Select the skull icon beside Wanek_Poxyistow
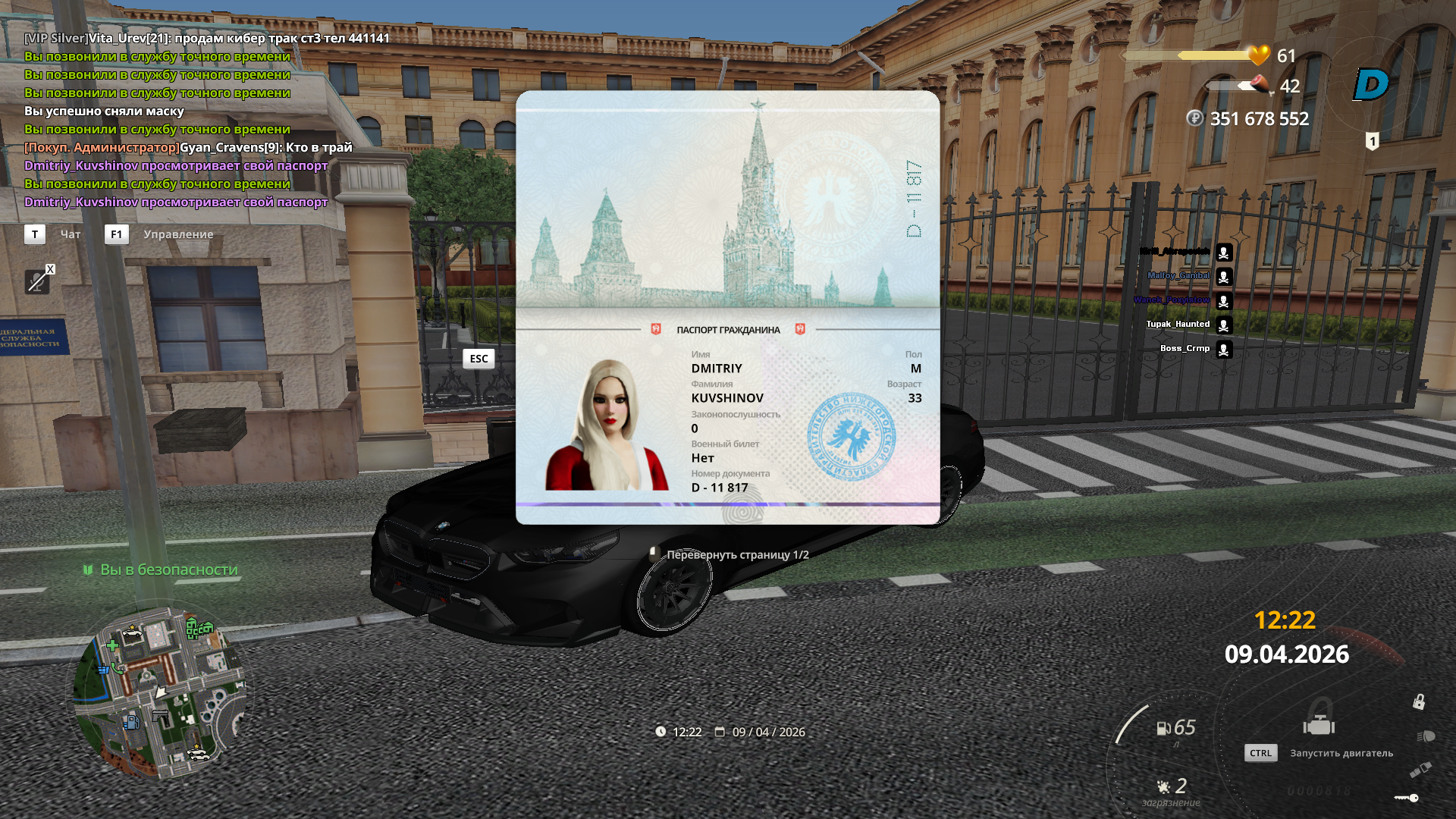The height and width of the screenshot is (819, 1456). point(1223,301)
